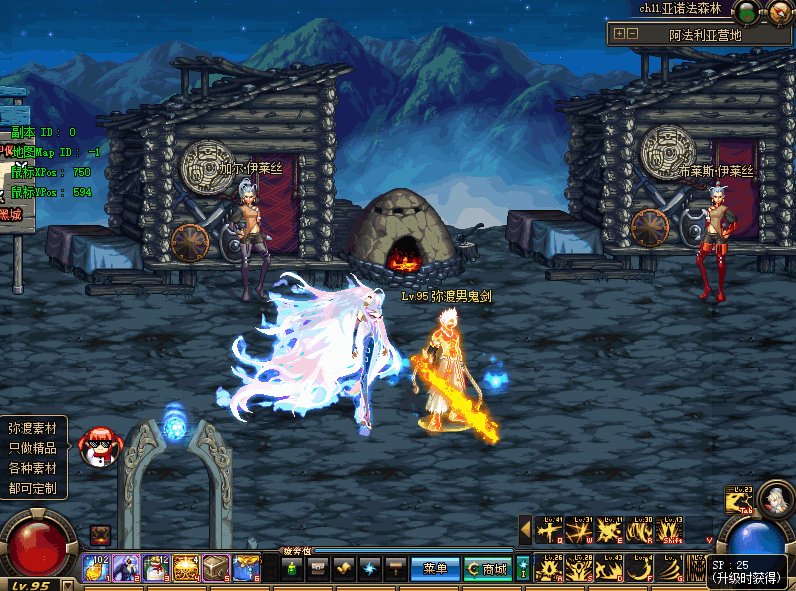796x591 pixels.
Task: Activate the Lv.11 burst skill on E
Action: (x=610, y=531)
